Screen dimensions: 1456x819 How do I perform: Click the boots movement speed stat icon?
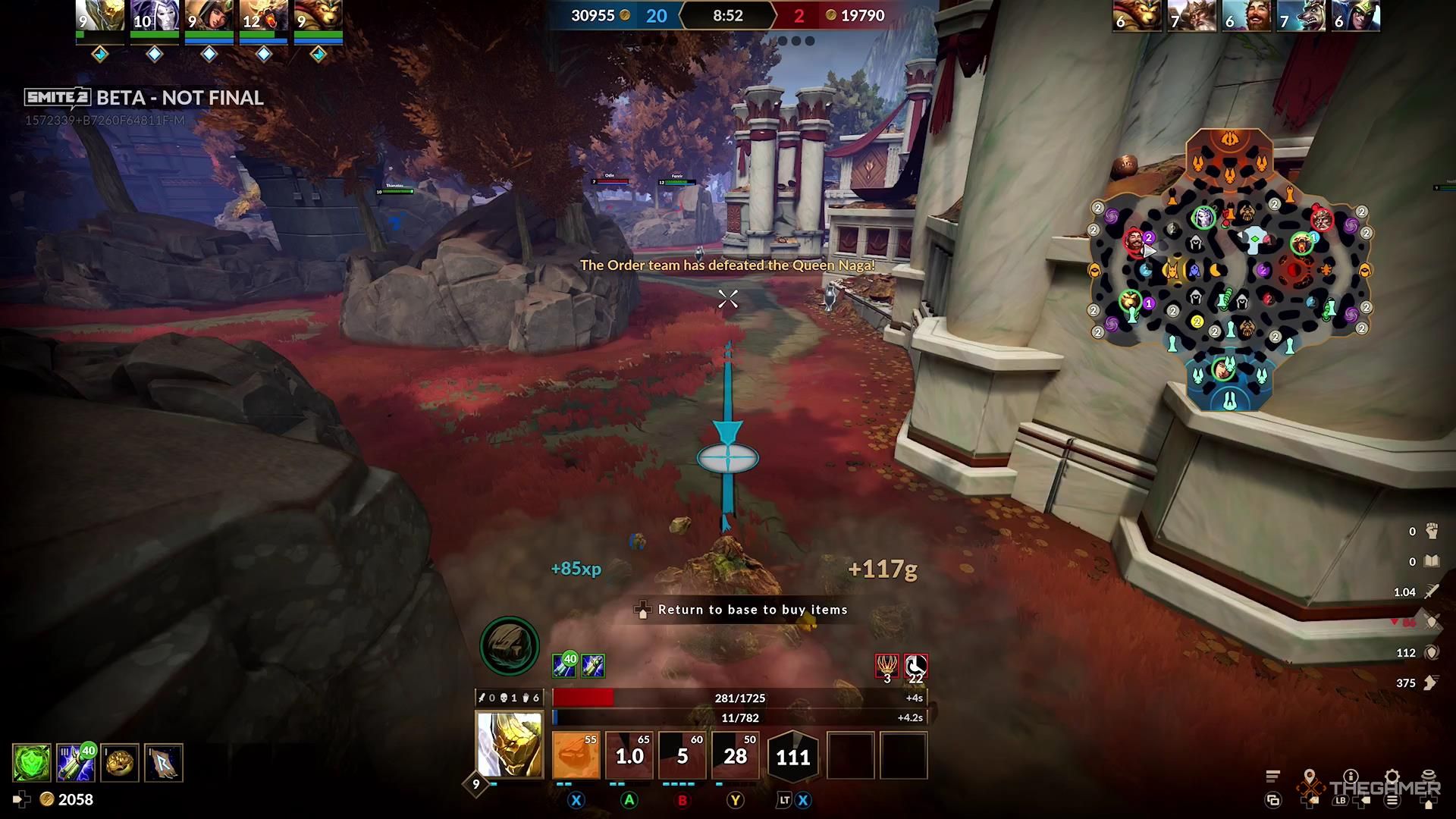[x=1432, y=682]
